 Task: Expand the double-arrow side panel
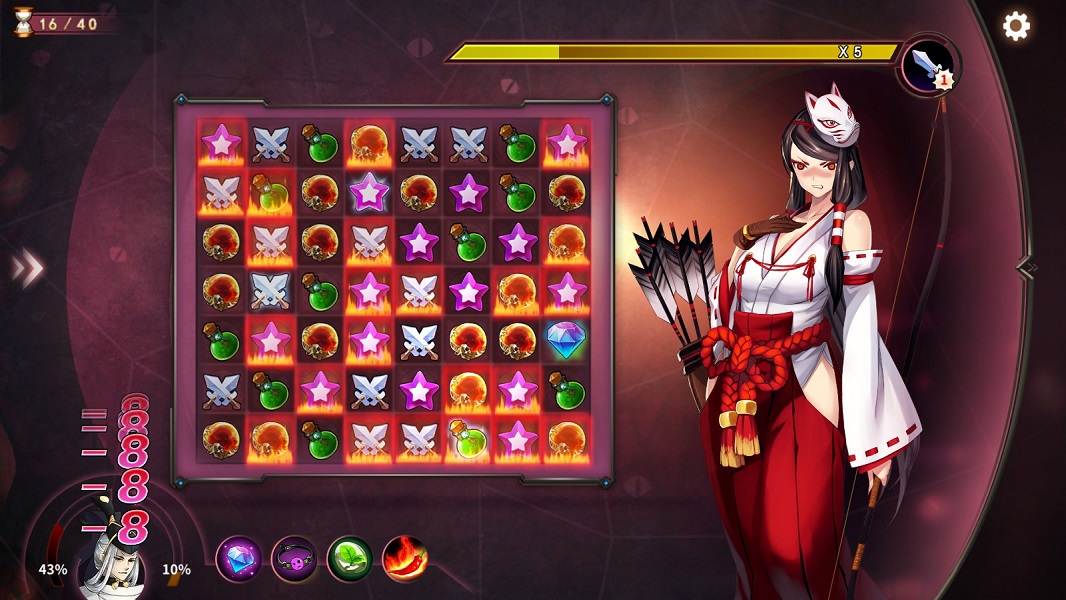28,267
